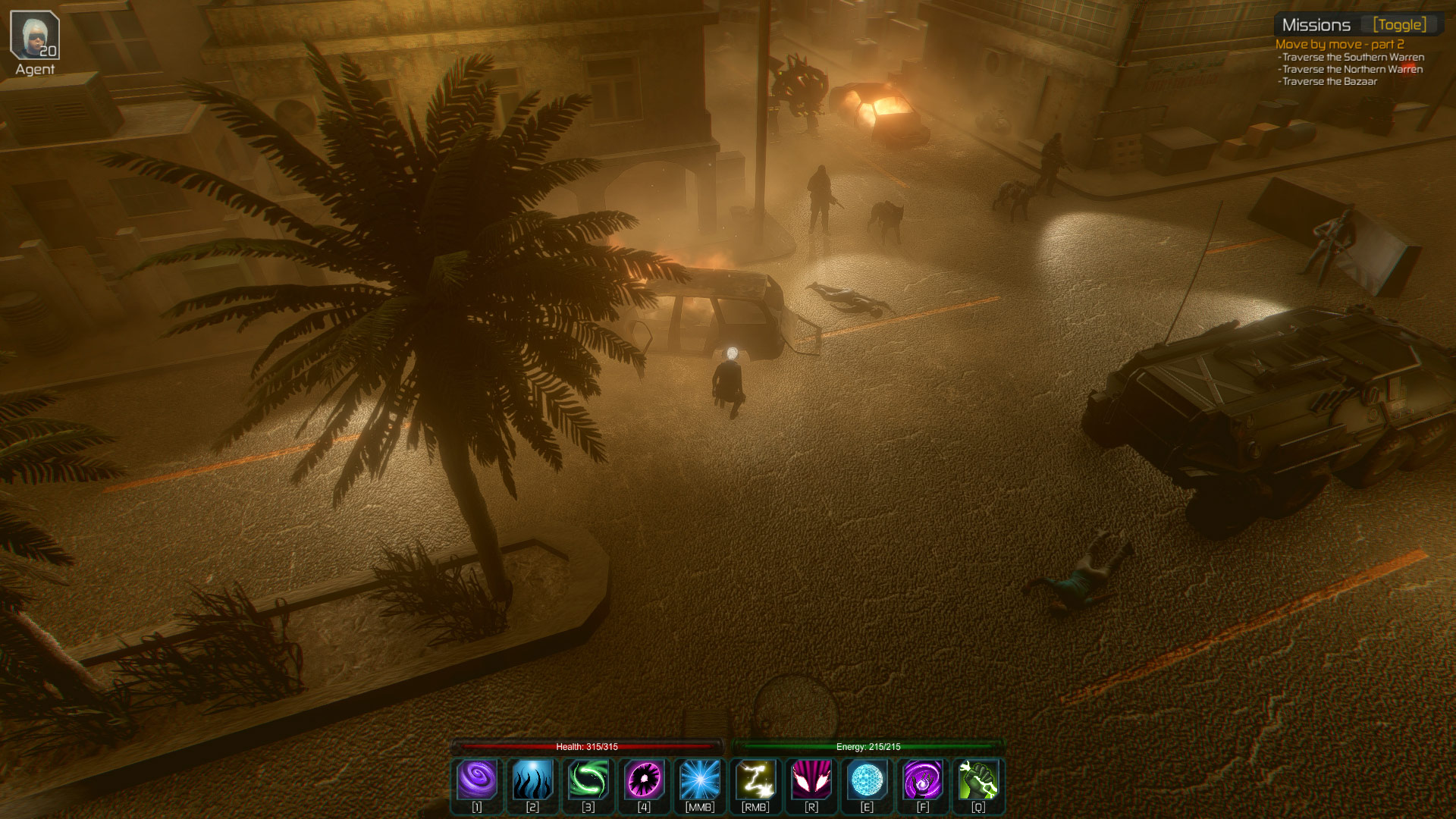Trigger the green electrified fist ability
1456x819 pixels.
978,780
